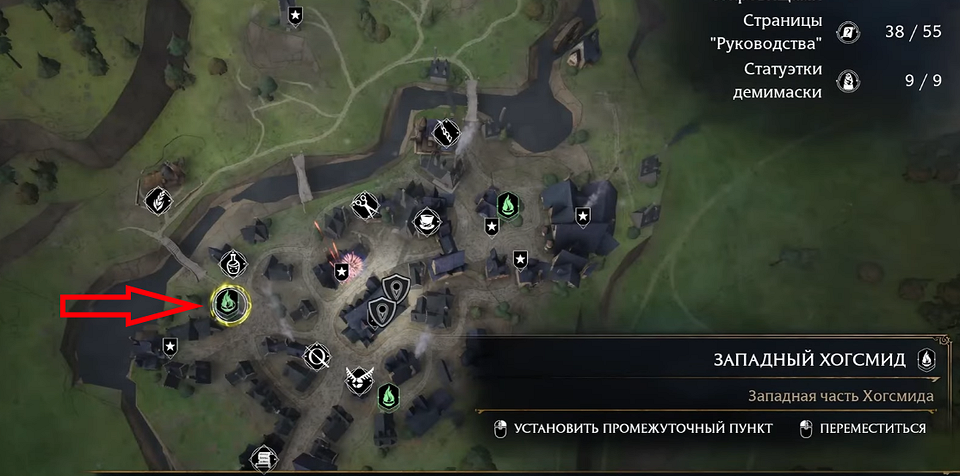Select the scroll shop marker
The image size is (960, 476).
[x=263, y=459]
